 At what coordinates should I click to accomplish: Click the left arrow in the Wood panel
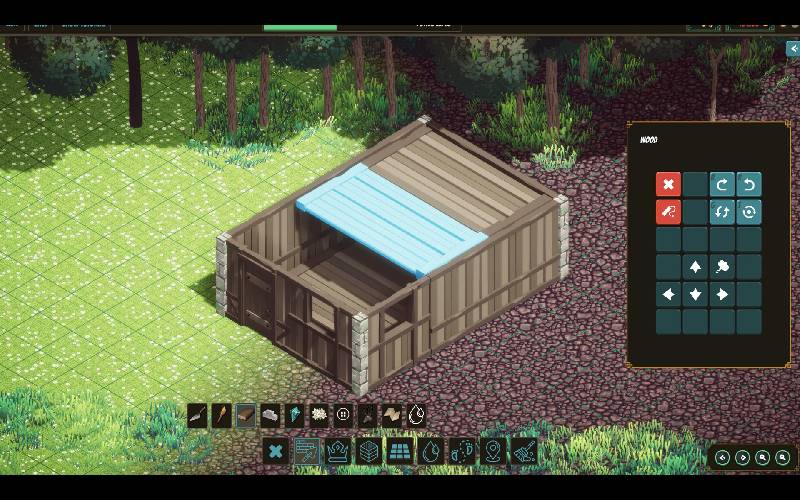pyautogui.click(x=668, y=294)
